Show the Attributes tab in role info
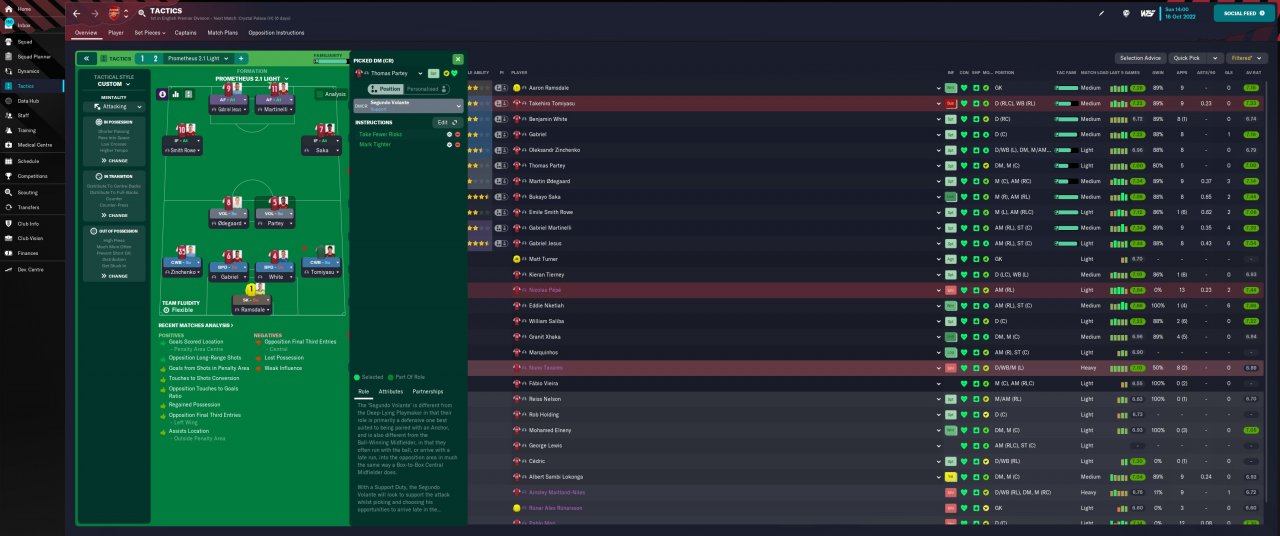The width and height of the screenshot is (1280, 536). point(391,391)
